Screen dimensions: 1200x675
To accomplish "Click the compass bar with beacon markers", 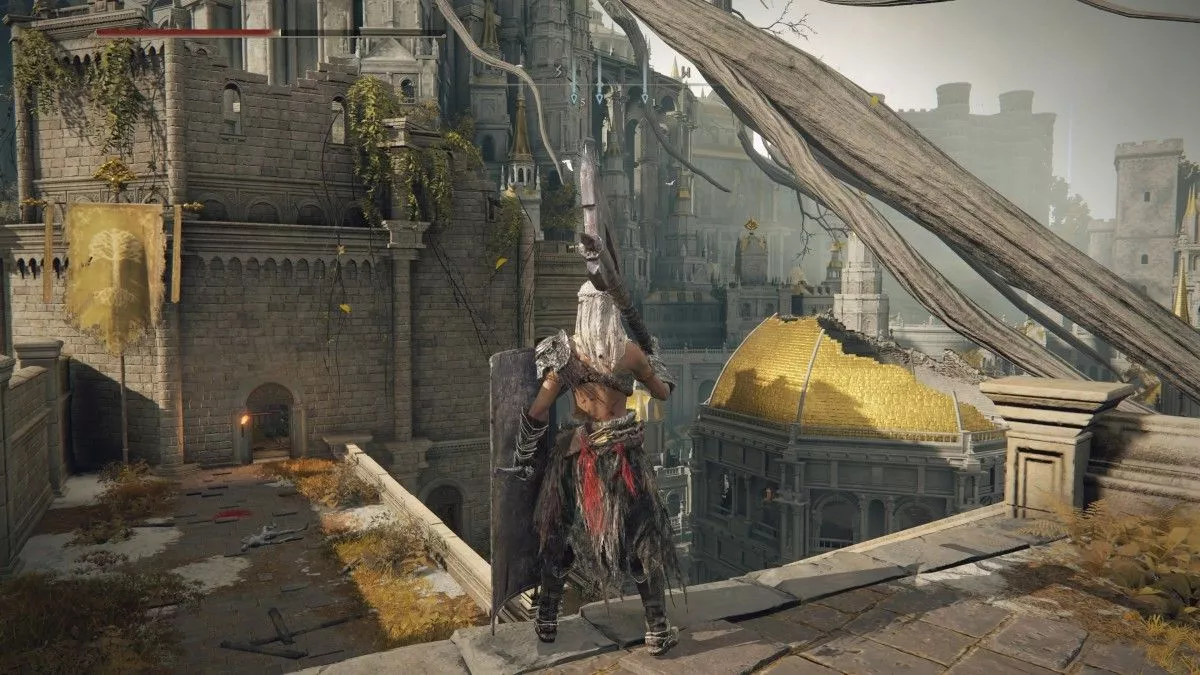I will click(x=600, y=83).
